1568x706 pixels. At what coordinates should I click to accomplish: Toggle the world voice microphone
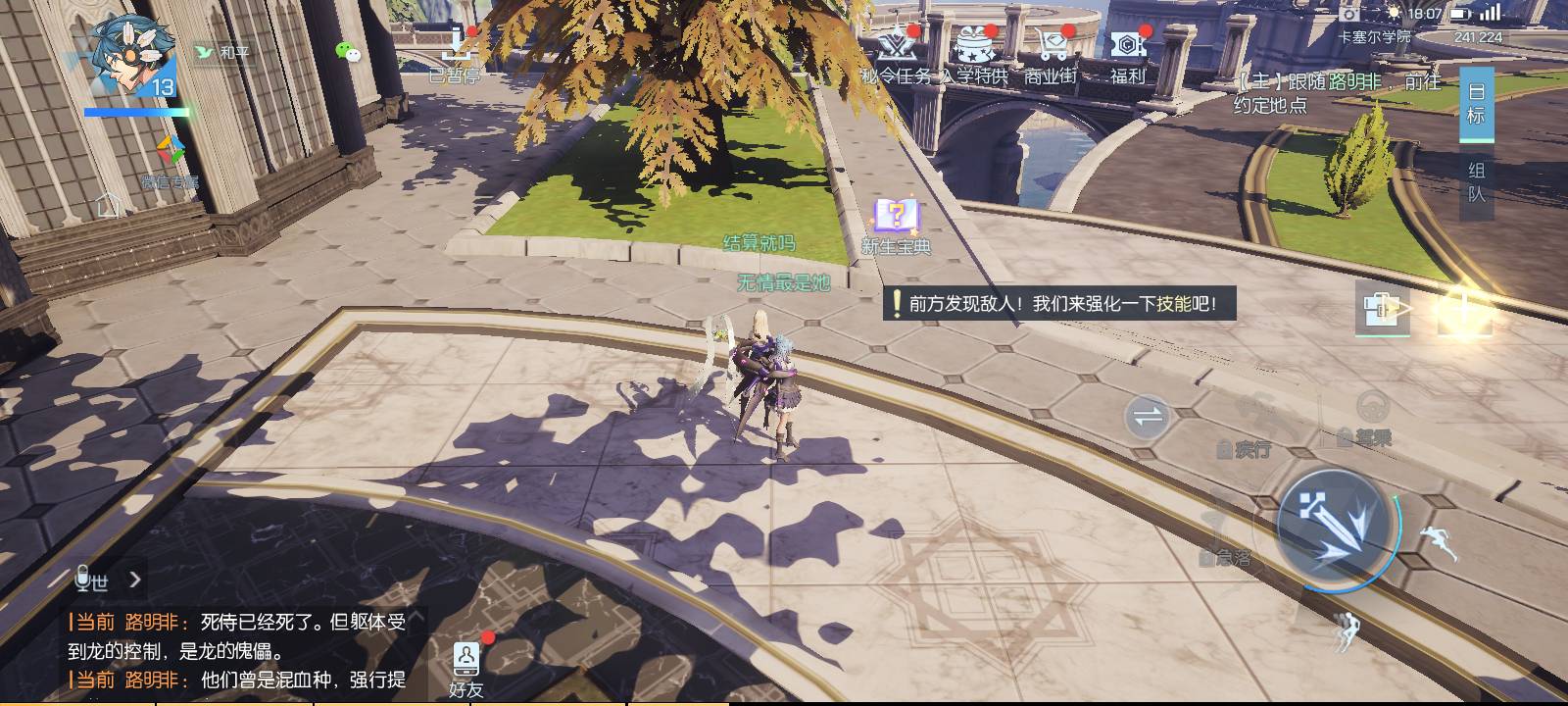pyautogui.click(x=85, y=580)
